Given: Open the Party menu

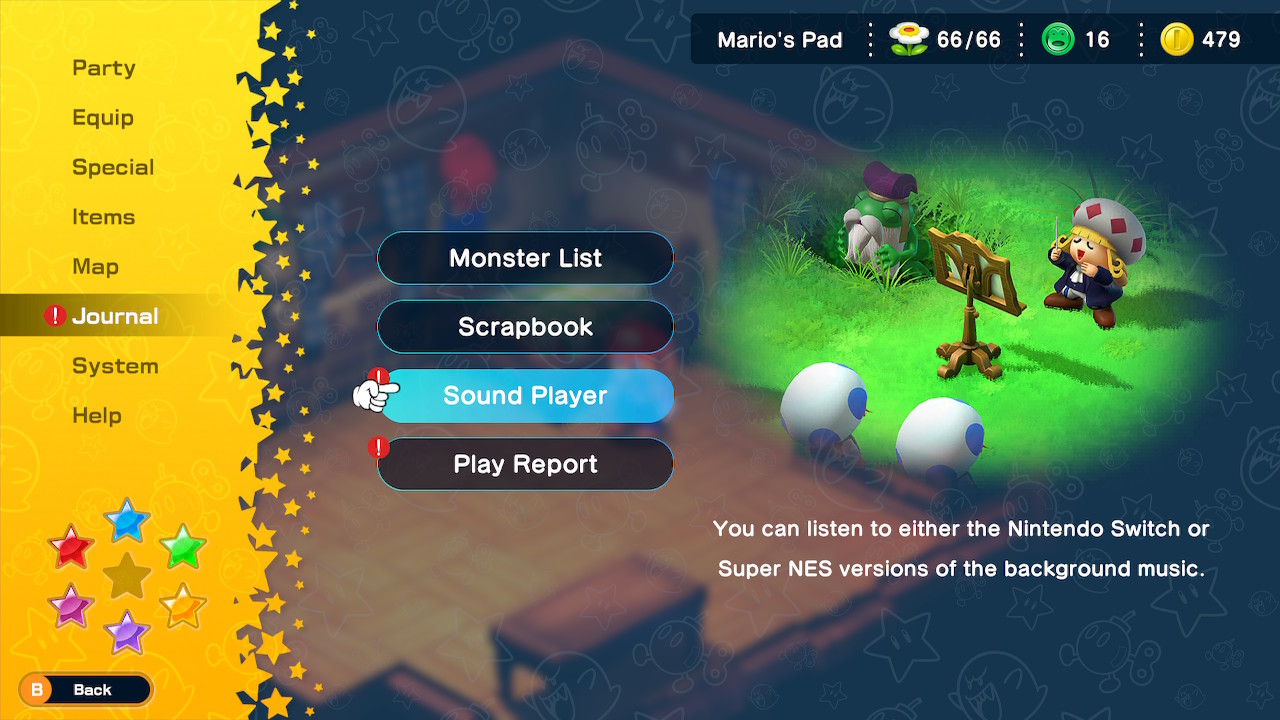Looking at the screenshot, I should [103, 67].
